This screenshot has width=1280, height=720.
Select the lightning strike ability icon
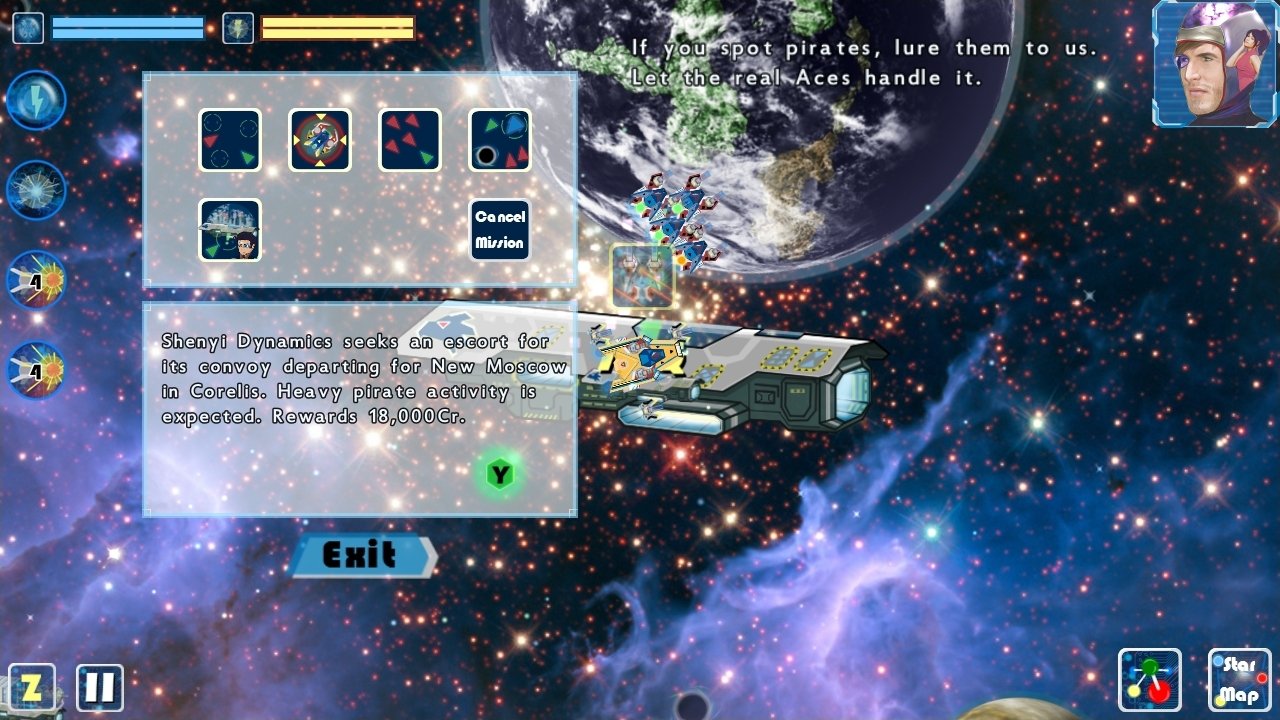[x=36, y=99]
